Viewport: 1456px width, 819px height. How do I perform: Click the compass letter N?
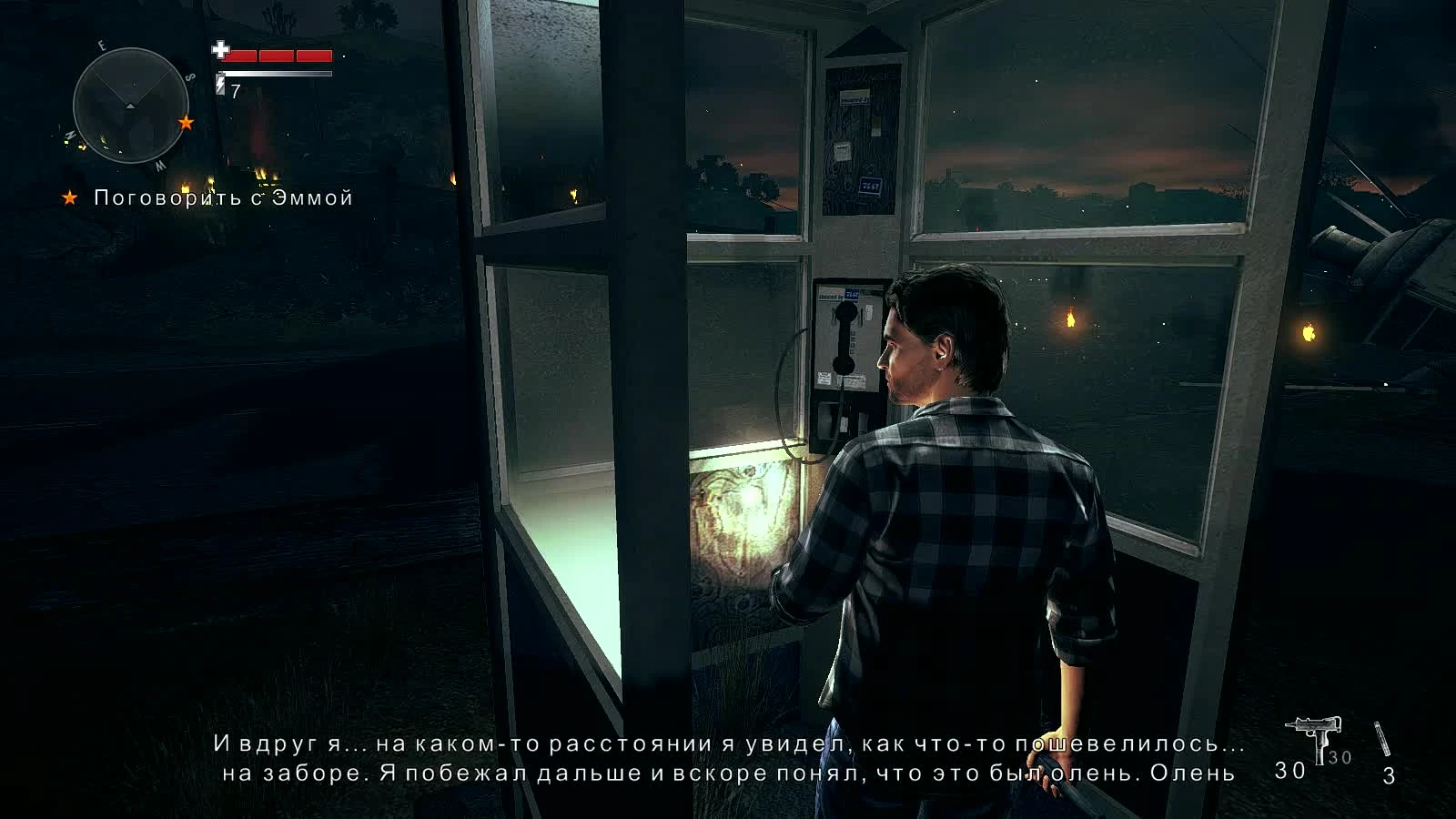point(70,135)
